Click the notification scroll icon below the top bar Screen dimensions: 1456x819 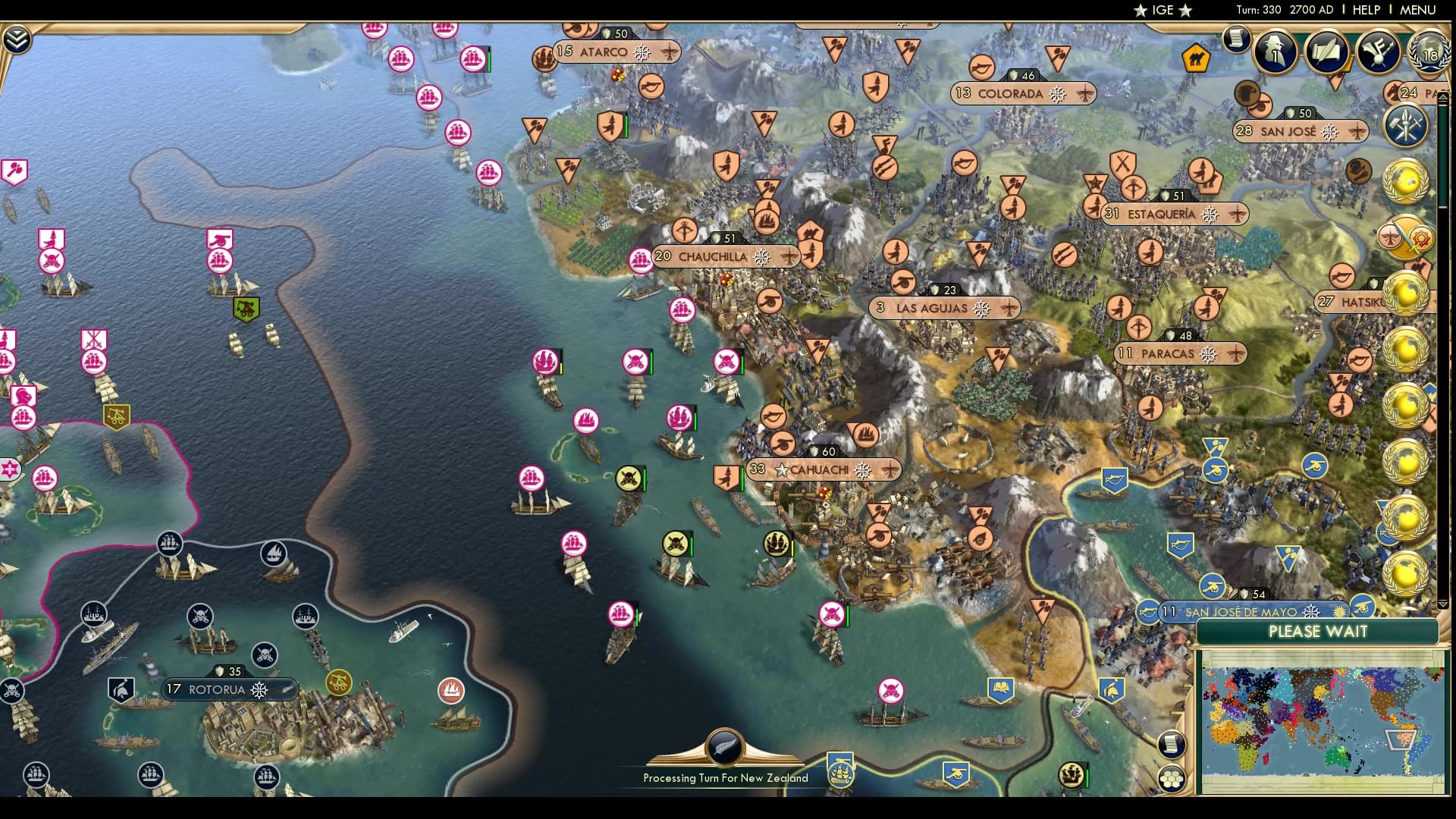pos(1237,39)
